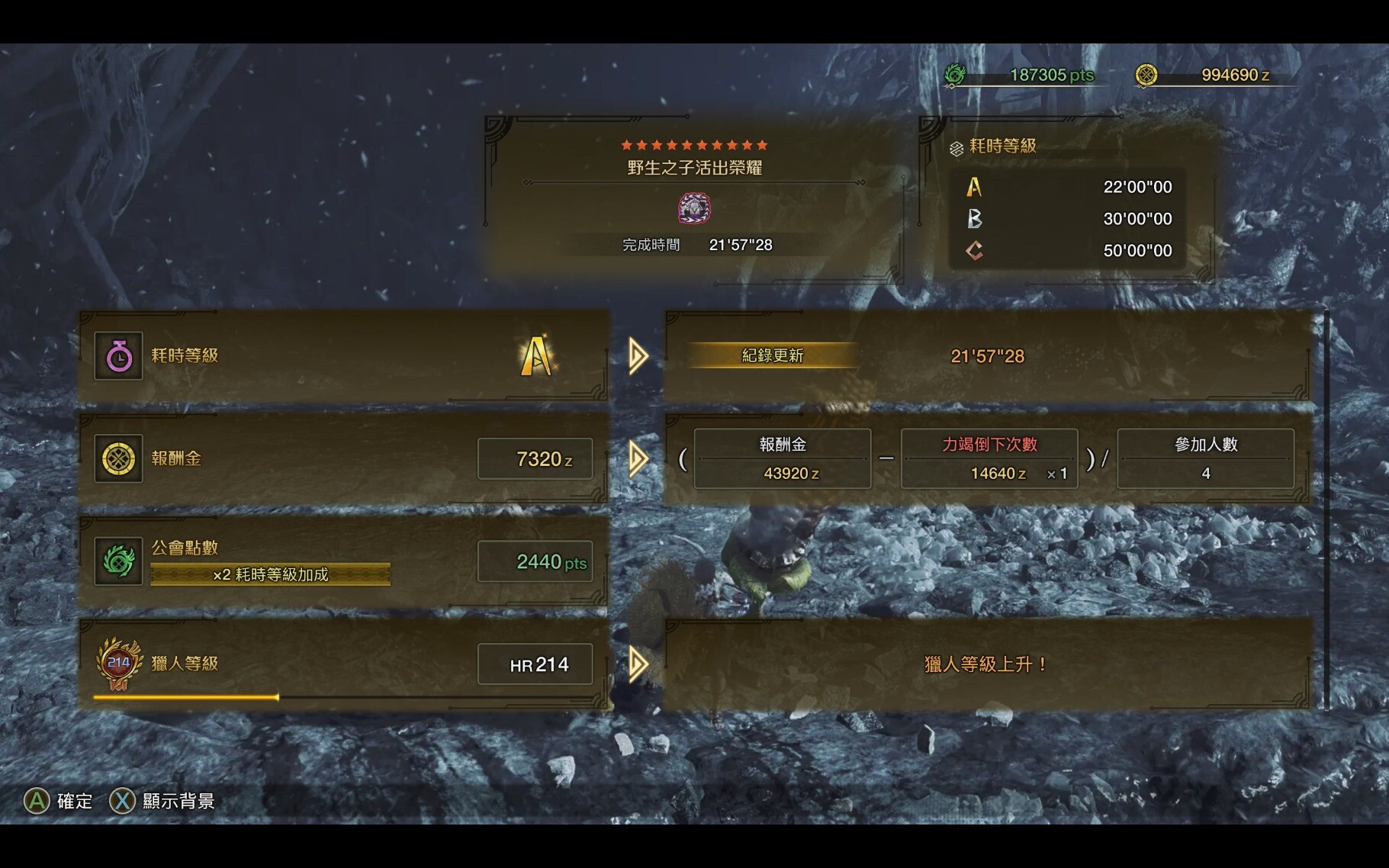This screenshot has height=868, width=1389.
Task: Select the 公會點數 guild points row
Action: click(x=343, y=561)
